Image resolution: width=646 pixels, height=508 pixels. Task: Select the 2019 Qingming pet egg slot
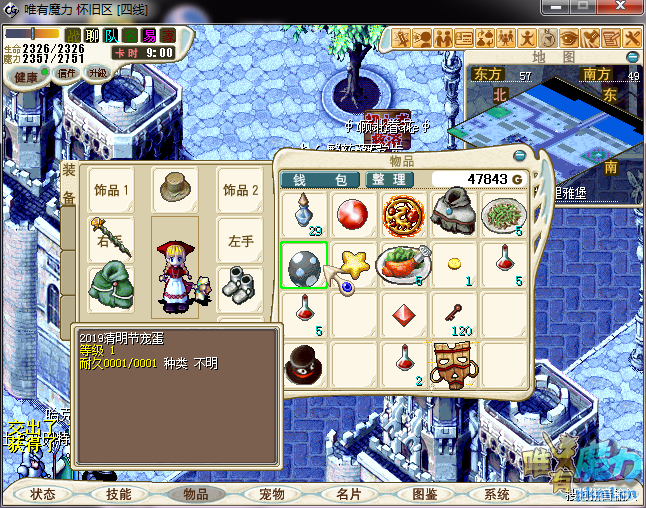(303, 265)
